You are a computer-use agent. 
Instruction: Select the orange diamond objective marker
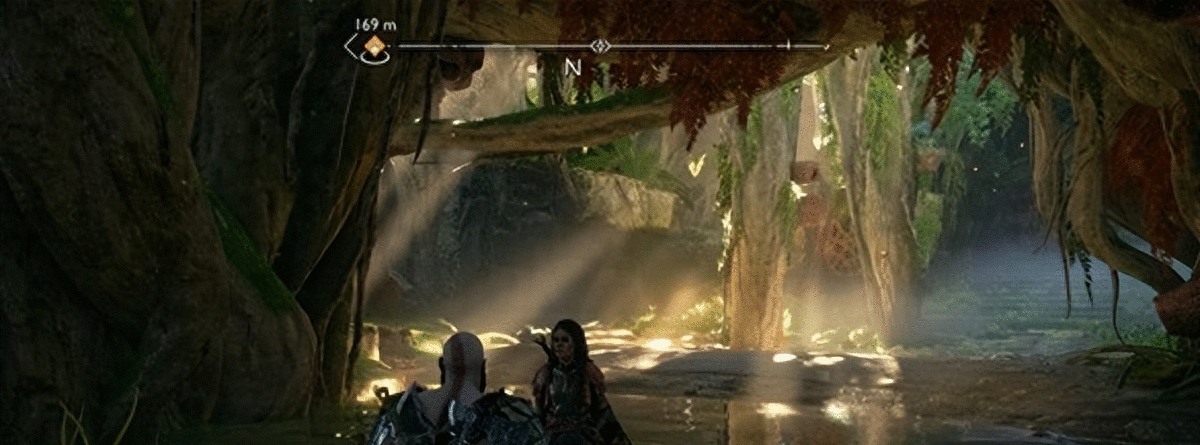375,45
